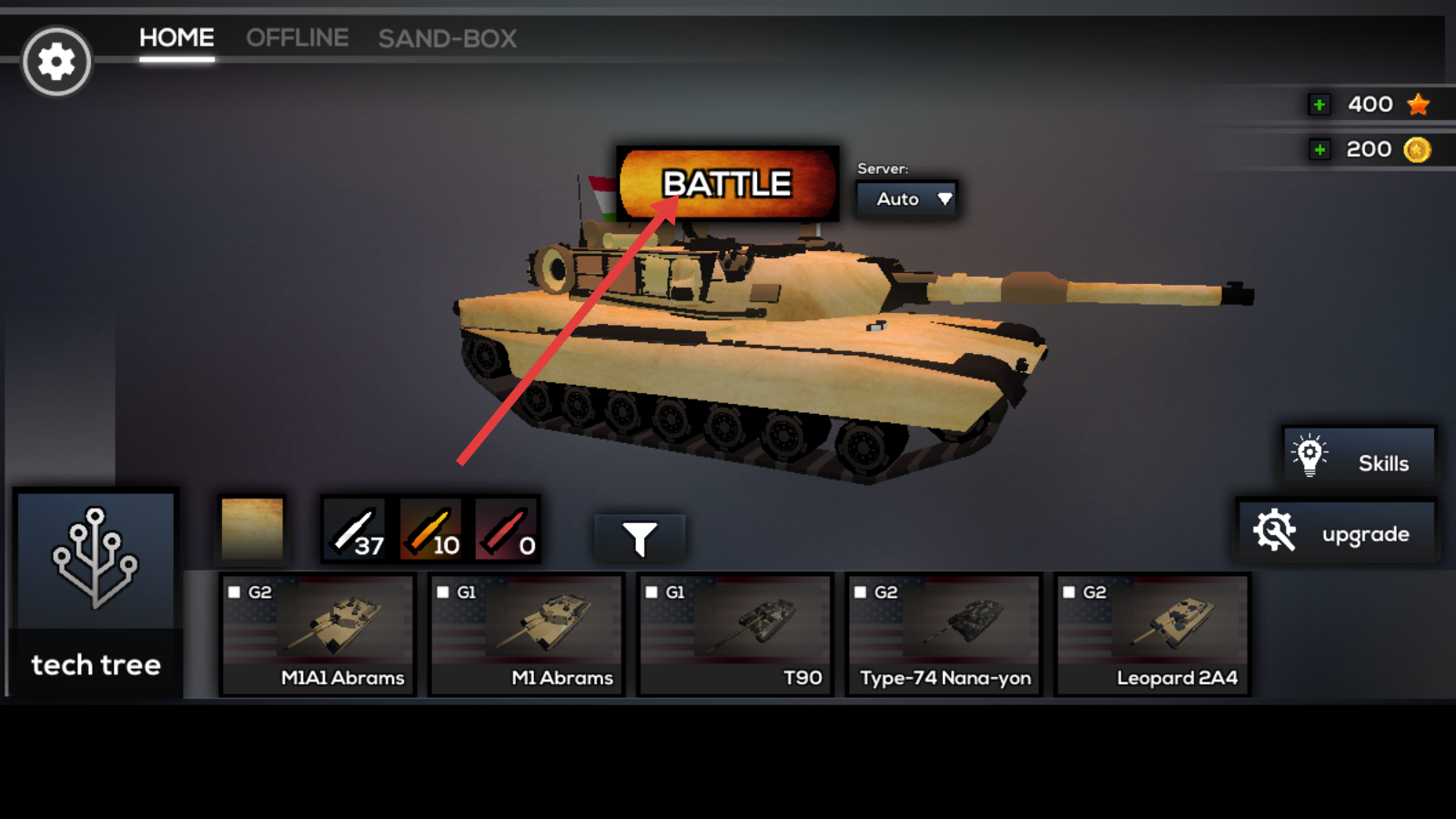This screenshot has height=819, width=1456.
Task: Open the gear settings menu
Action: click(x=56, y=62)
